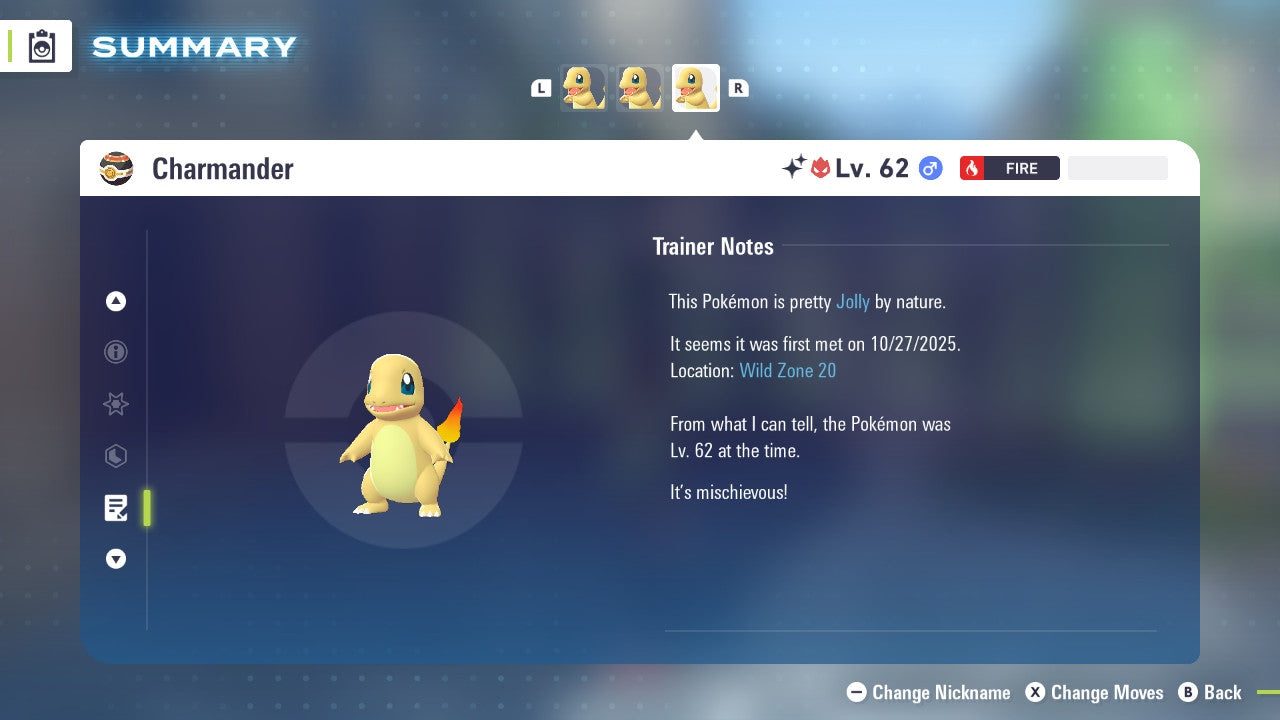Open the info page from the sidebar
Viewport: 1280px width, 720px height.
(115, 352)
